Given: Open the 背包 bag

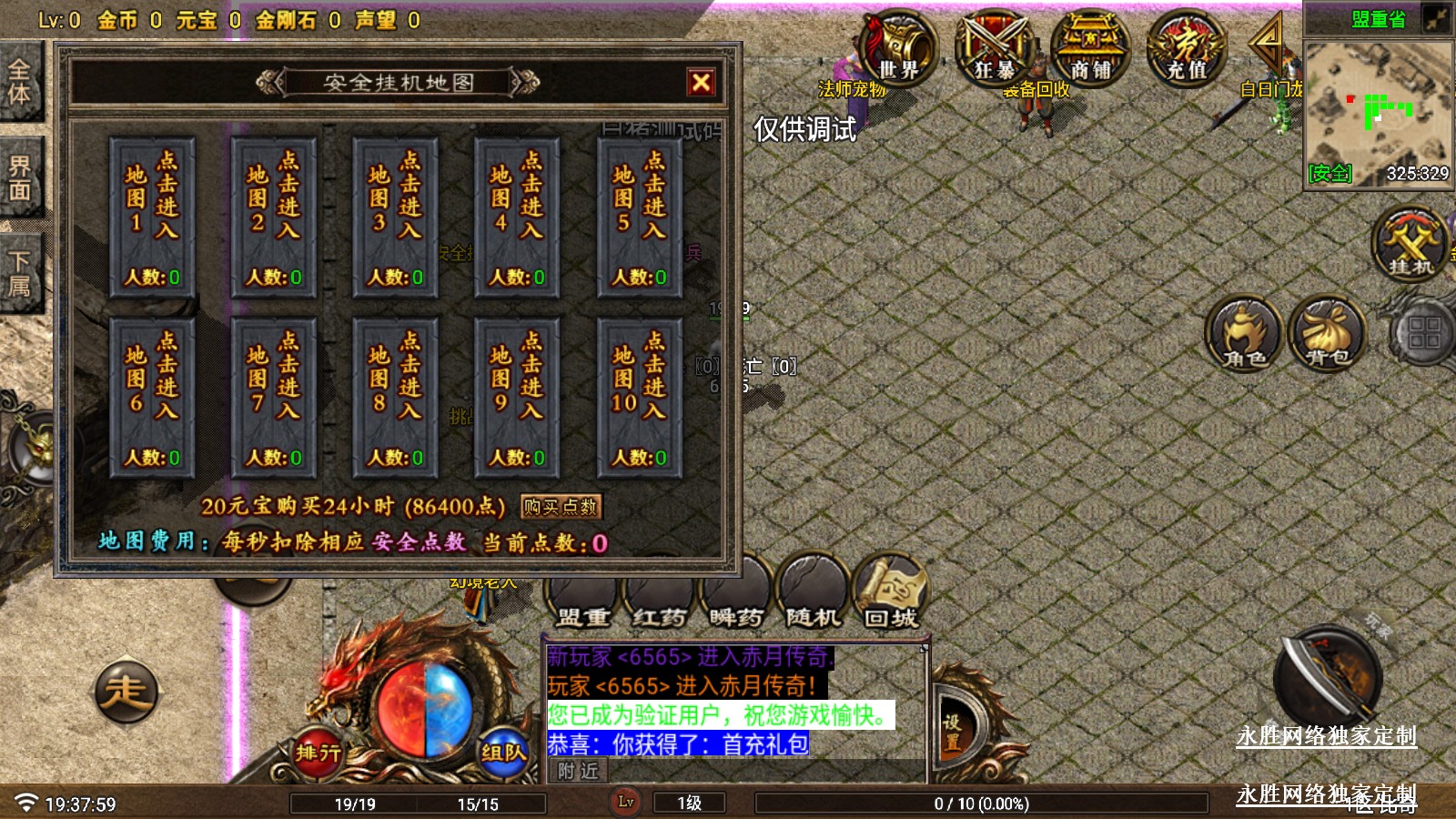Looking at the screenshot, I should (1327, 334).
